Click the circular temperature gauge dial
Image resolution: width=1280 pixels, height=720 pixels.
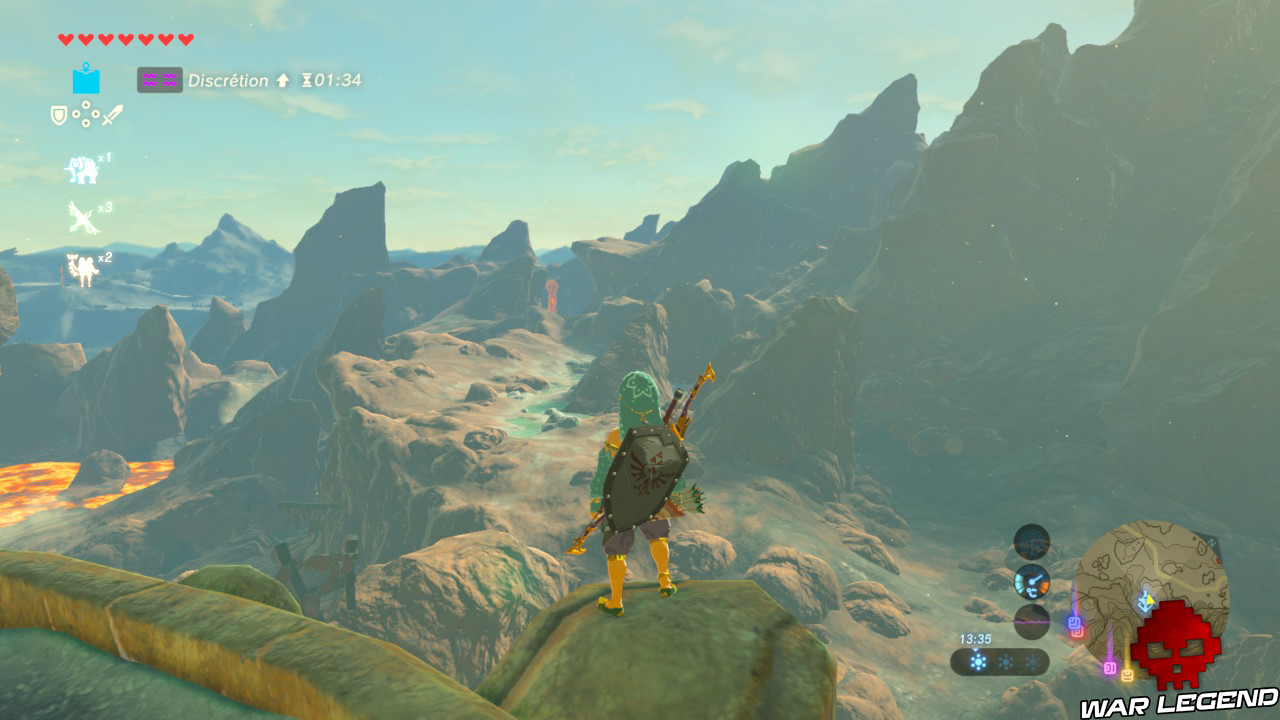pos(1032,584)
